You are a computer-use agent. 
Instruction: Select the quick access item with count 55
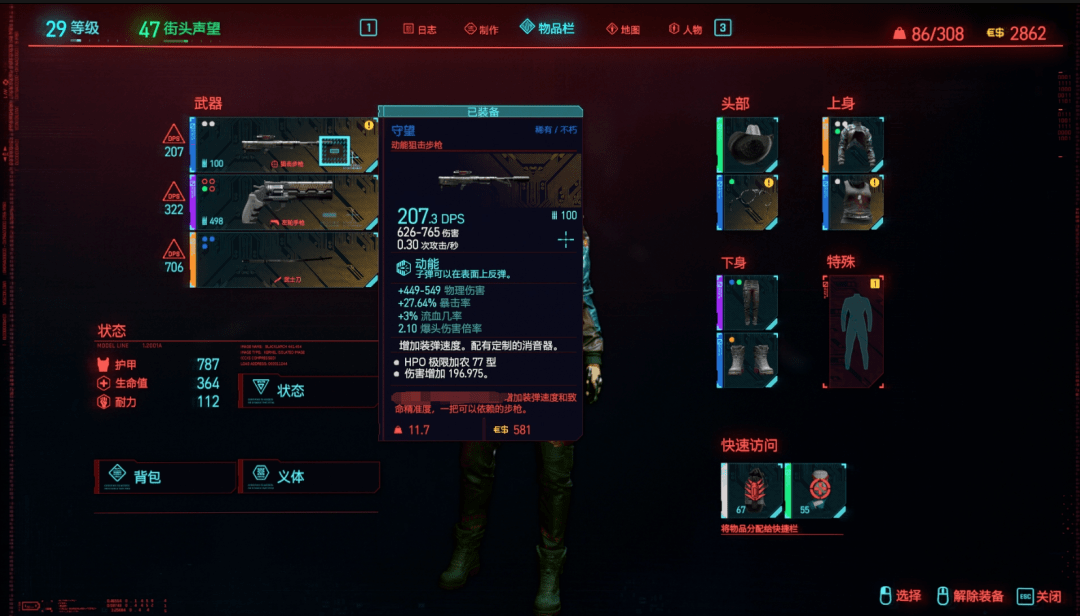[x=816, y=491]
